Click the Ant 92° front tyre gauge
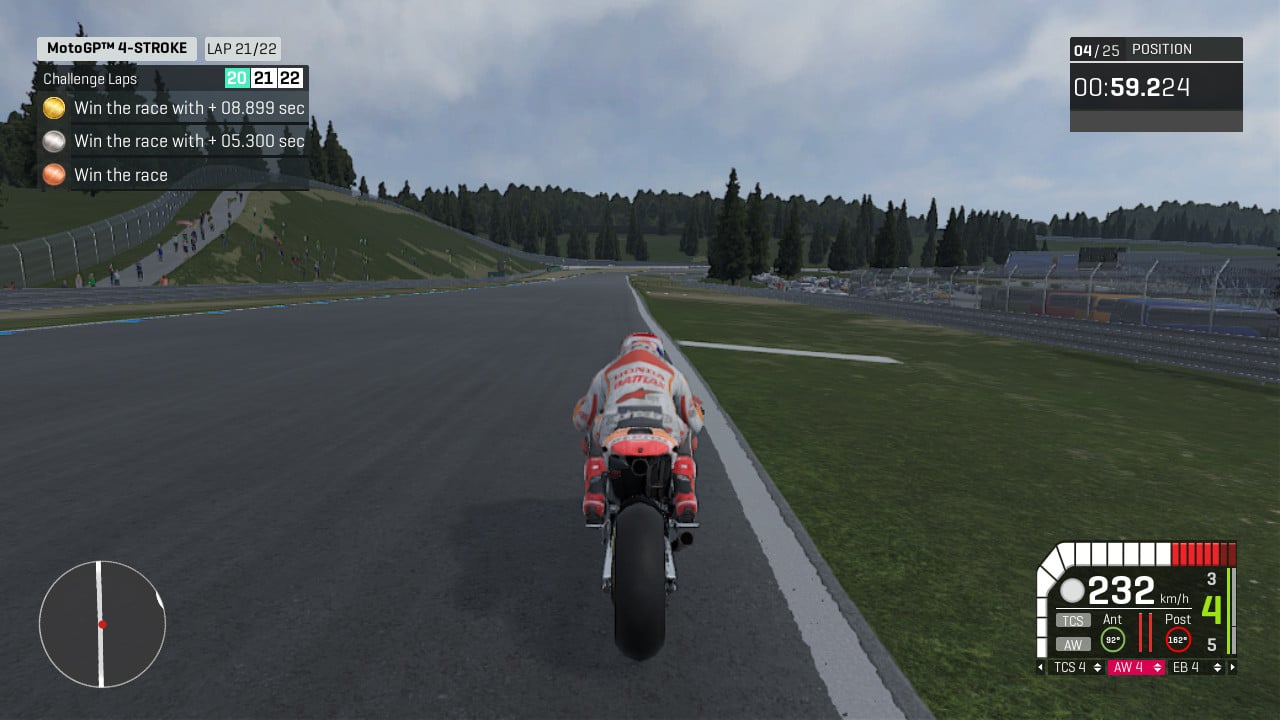The width and height of the screenshot is (1280, 720). [1112, 640]
